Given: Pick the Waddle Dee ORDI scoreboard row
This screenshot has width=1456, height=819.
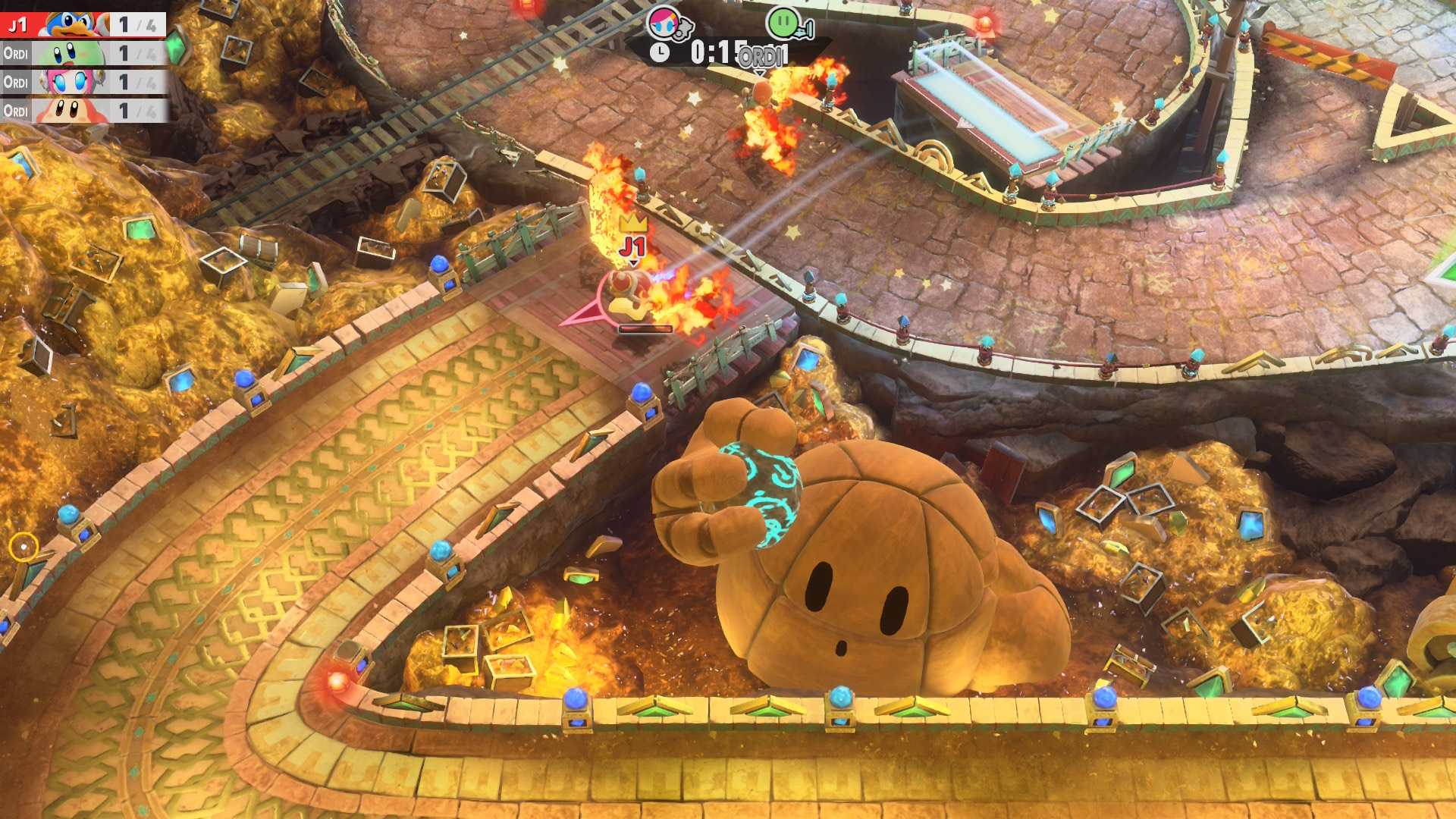Looking at the screenshot, I should 82,111.
